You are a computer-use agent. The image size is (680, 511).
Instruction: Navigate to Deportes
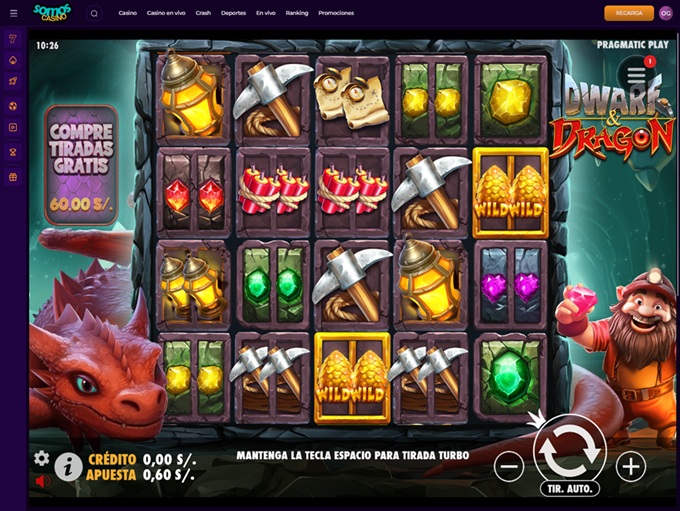coord(233,13)
